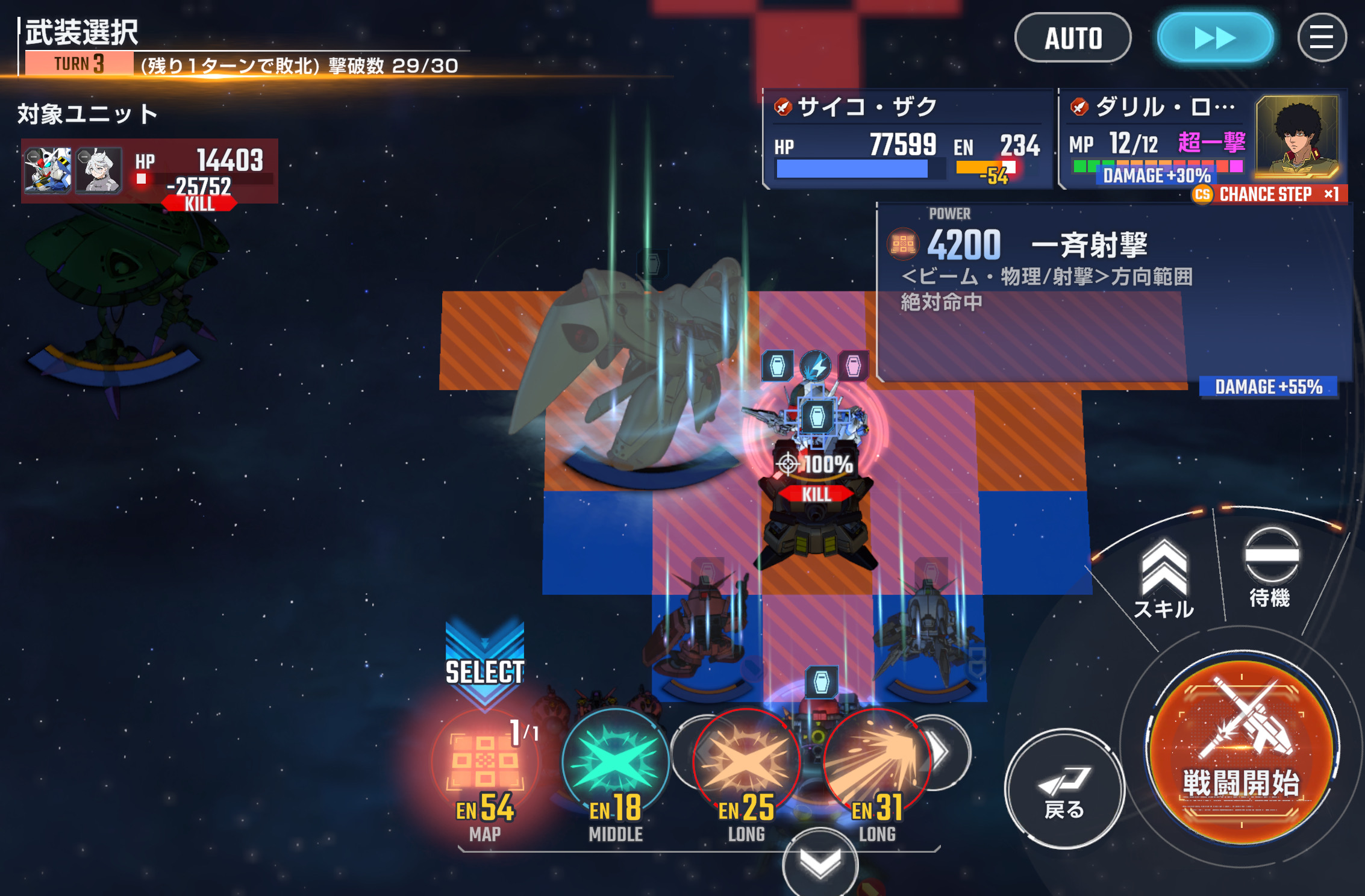Viewport: 1365px width, 896px height.
Task: Expand the weapon list down arrow
Action: click(820, 863)
